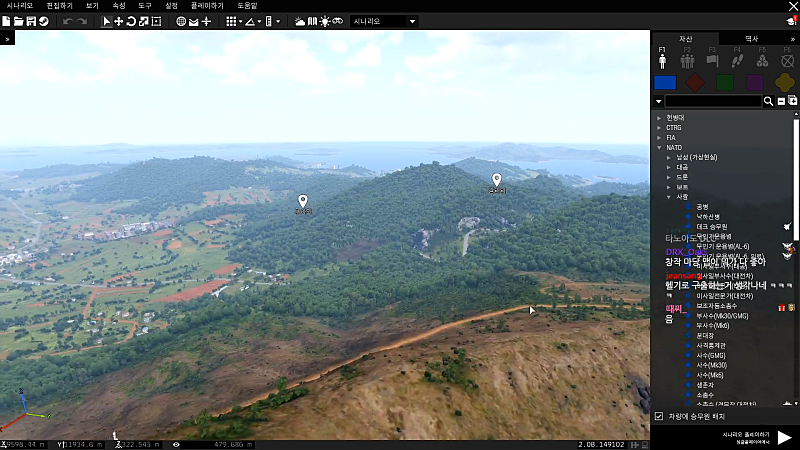Select the 분대장 unit in the list
Screen dimensions: 800x450
click(706, 335)
